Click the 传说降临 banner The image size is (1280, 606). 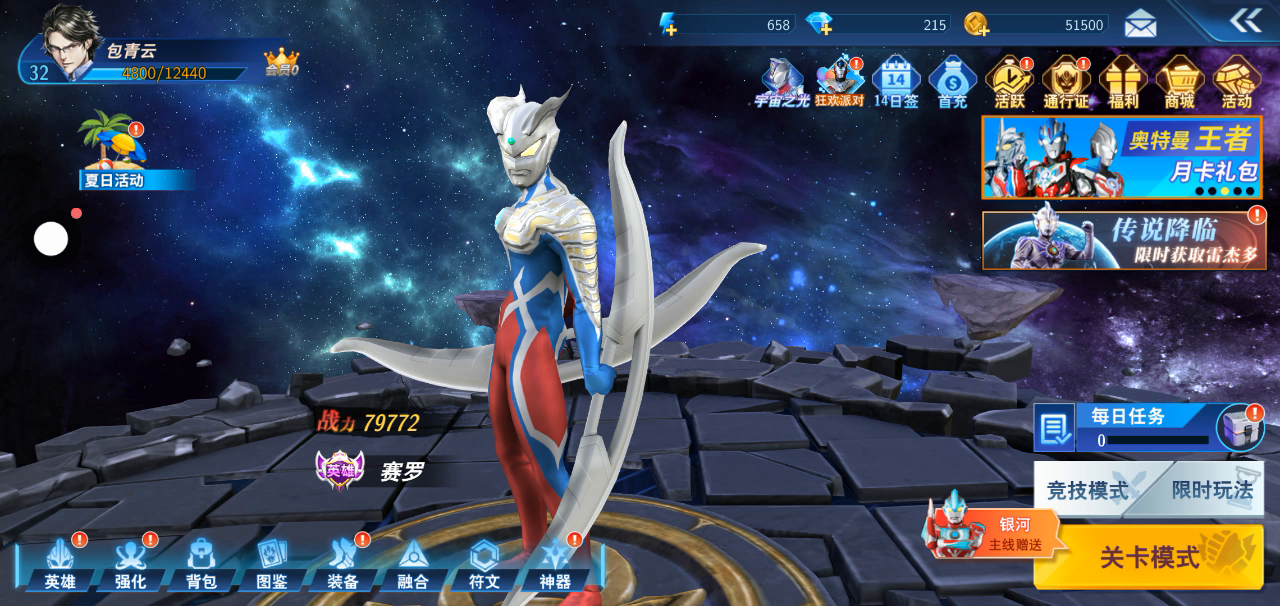point(1124,240)
